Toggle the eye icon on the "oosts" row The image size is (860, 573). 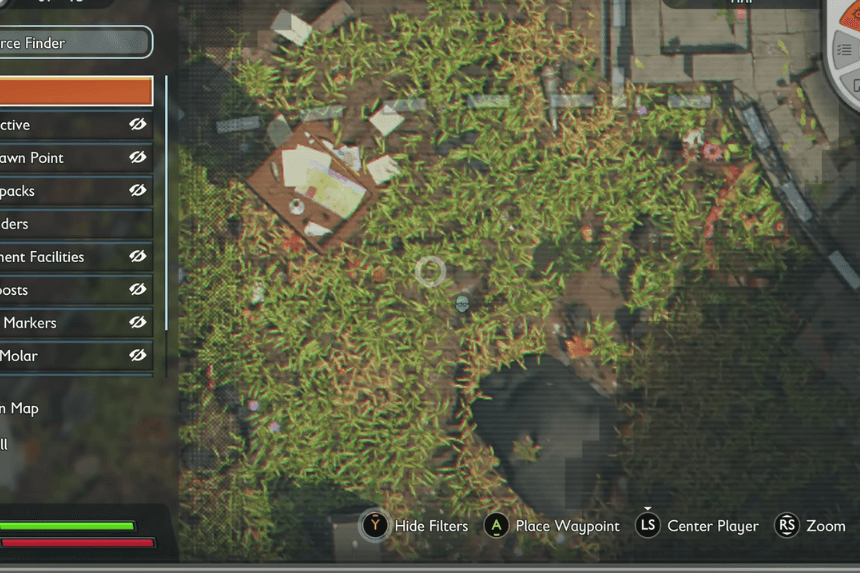(x=138, y=289)
